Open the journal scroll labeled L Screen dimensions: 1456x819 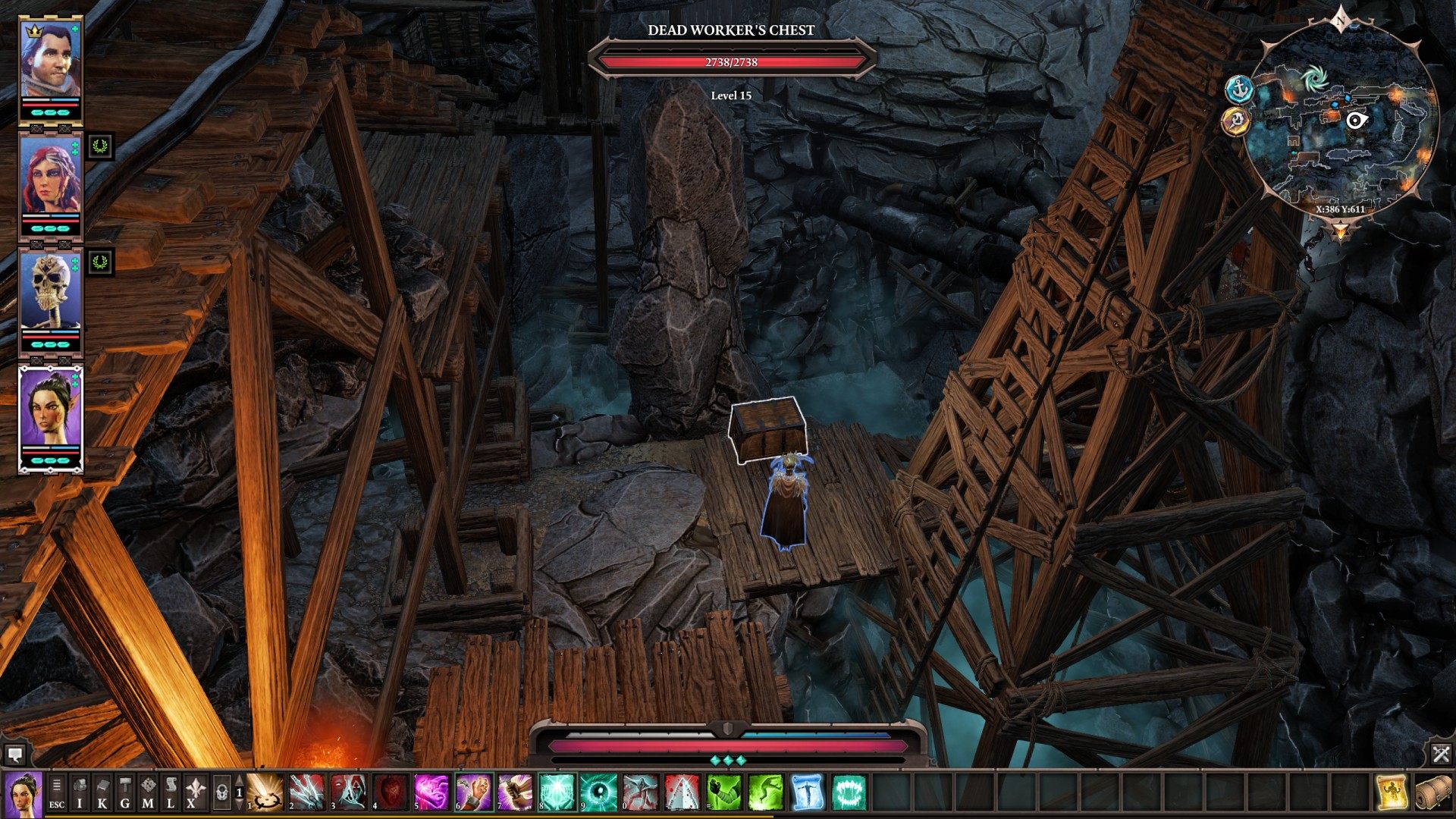[x=171, y=792]
